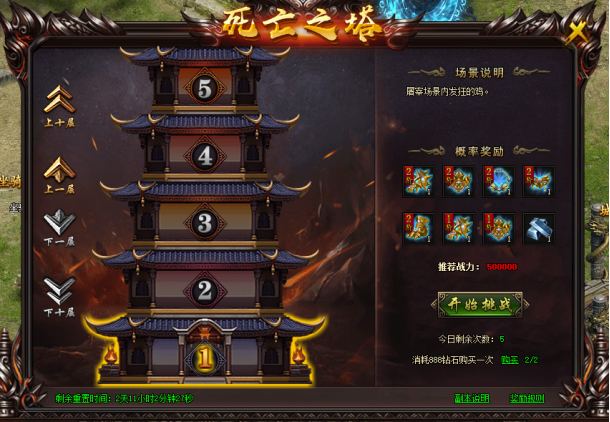Choose tower floor 3

(x=205, y=222)
